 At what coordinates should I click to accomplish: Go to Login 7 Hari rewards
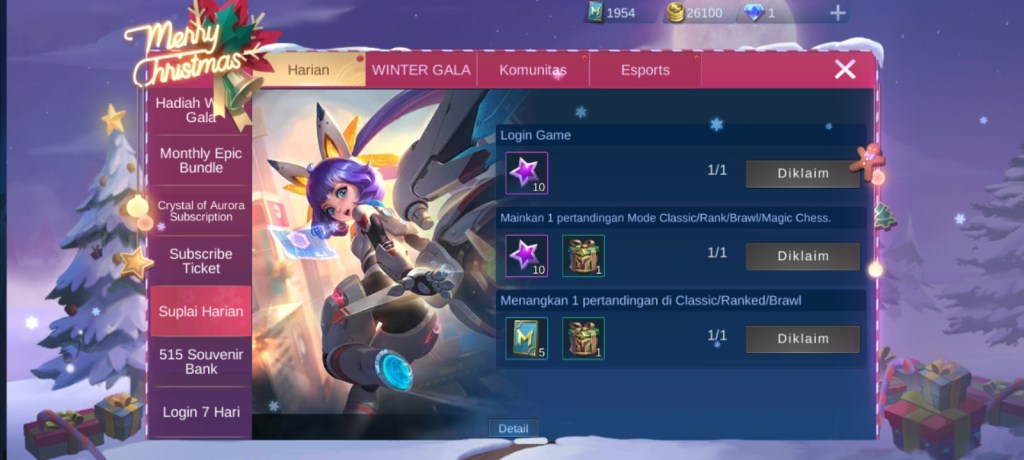pos(200,411)
